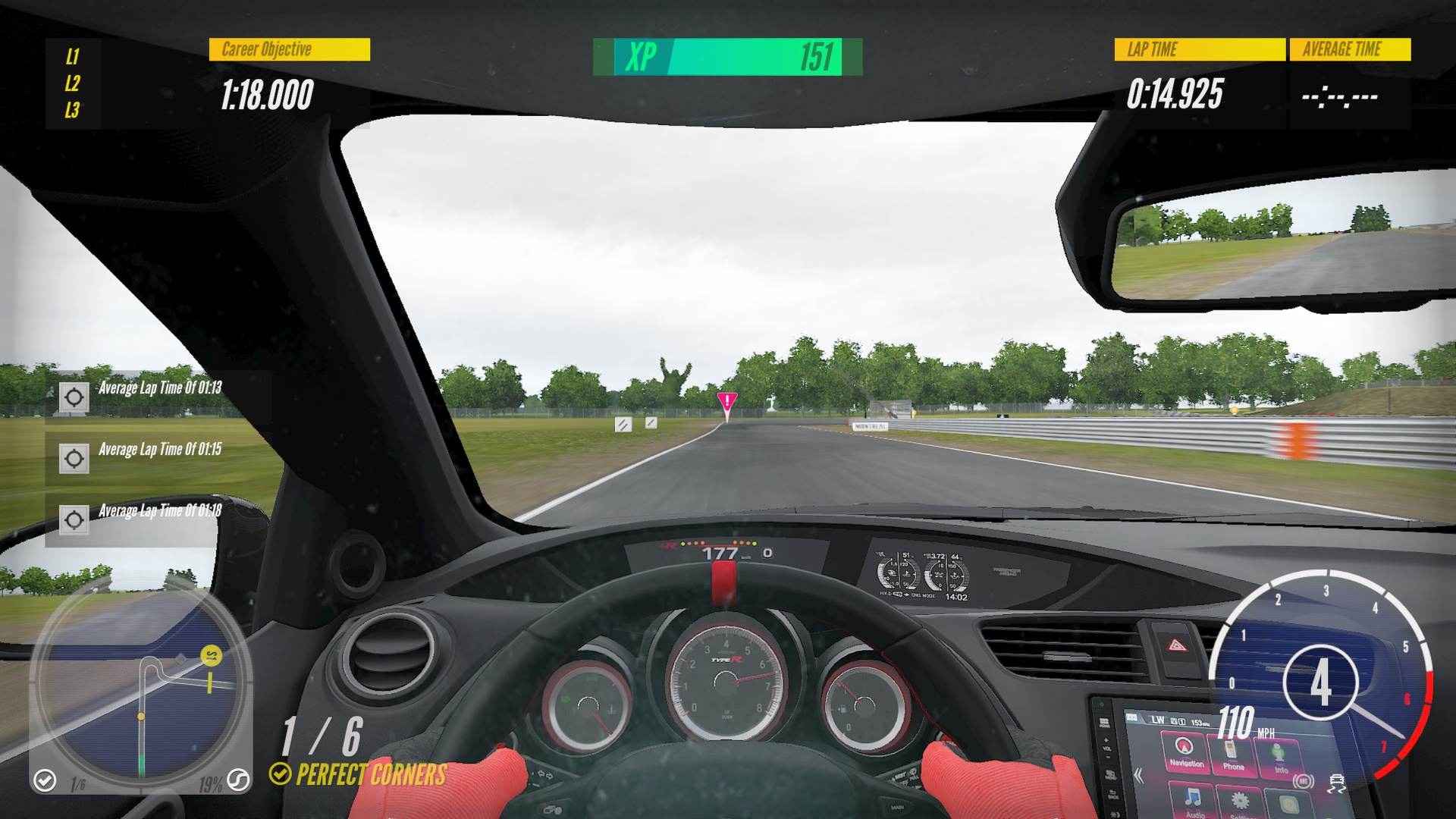The height and width of the screenshot is (819, 1456).
Task: Open the Audio app on the head unit
Action: 1194,802
